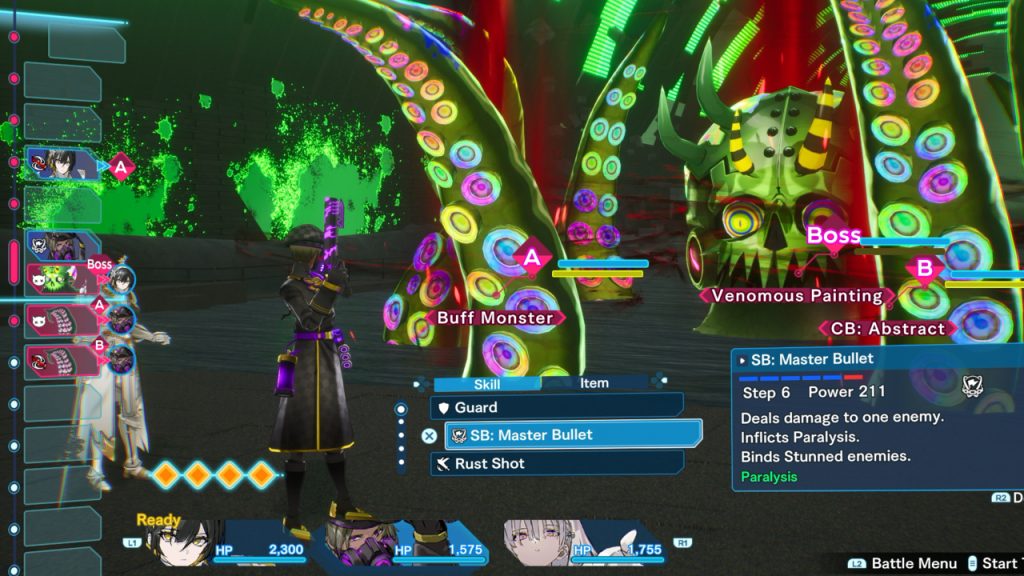
Task: Use SB: Master Bullet skill
Action: (x=572, y=435)
